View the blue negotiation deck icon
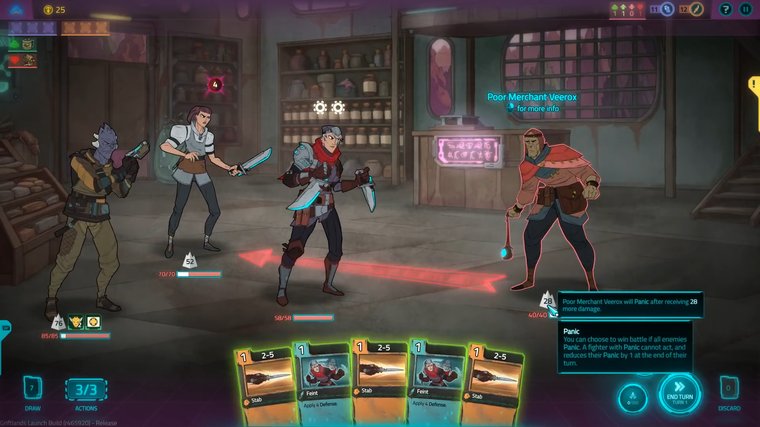Image resolution: width=760 pixels, height=427 pixels. point(667,9)
